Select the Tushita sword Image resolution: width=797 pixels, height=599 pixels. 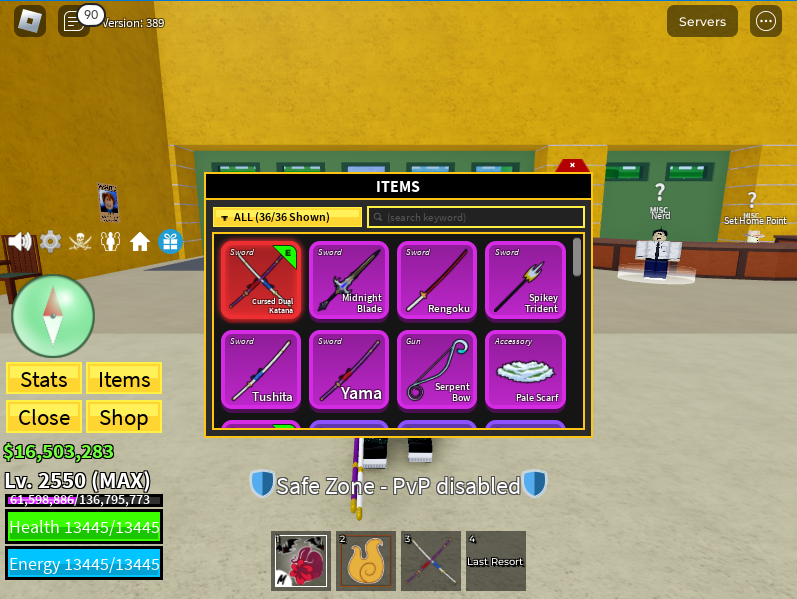(x=261, y=369)
